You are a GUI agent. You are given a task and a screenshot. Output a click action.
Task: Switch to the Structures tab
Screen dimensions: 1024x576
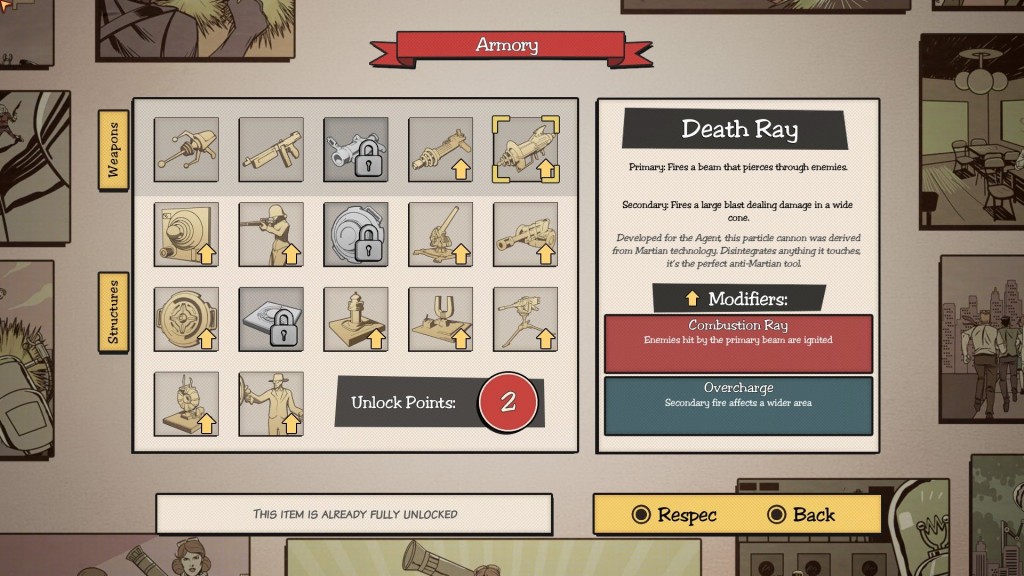[113, 312]
